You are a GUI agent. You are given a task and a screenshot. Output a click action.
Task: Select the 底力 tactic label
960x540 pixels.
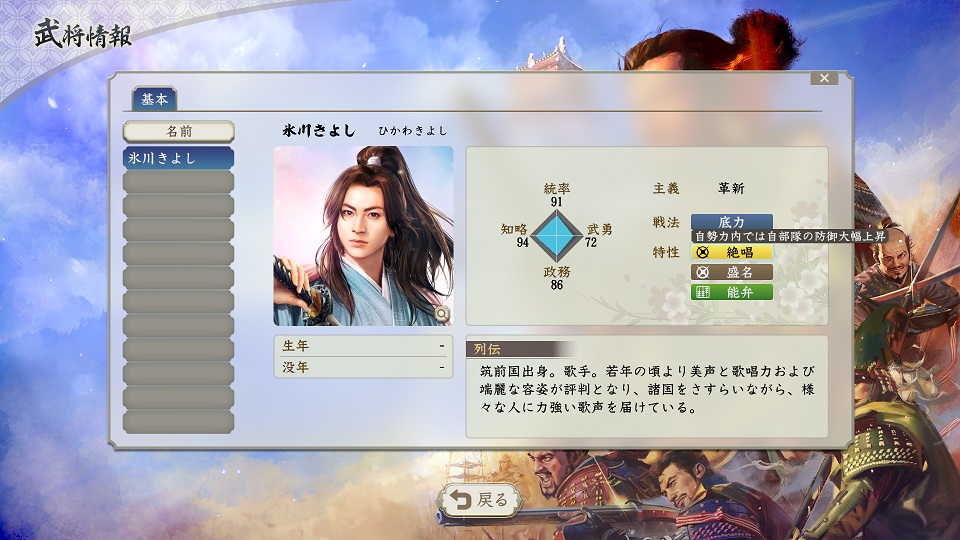(x=731, y=221)
